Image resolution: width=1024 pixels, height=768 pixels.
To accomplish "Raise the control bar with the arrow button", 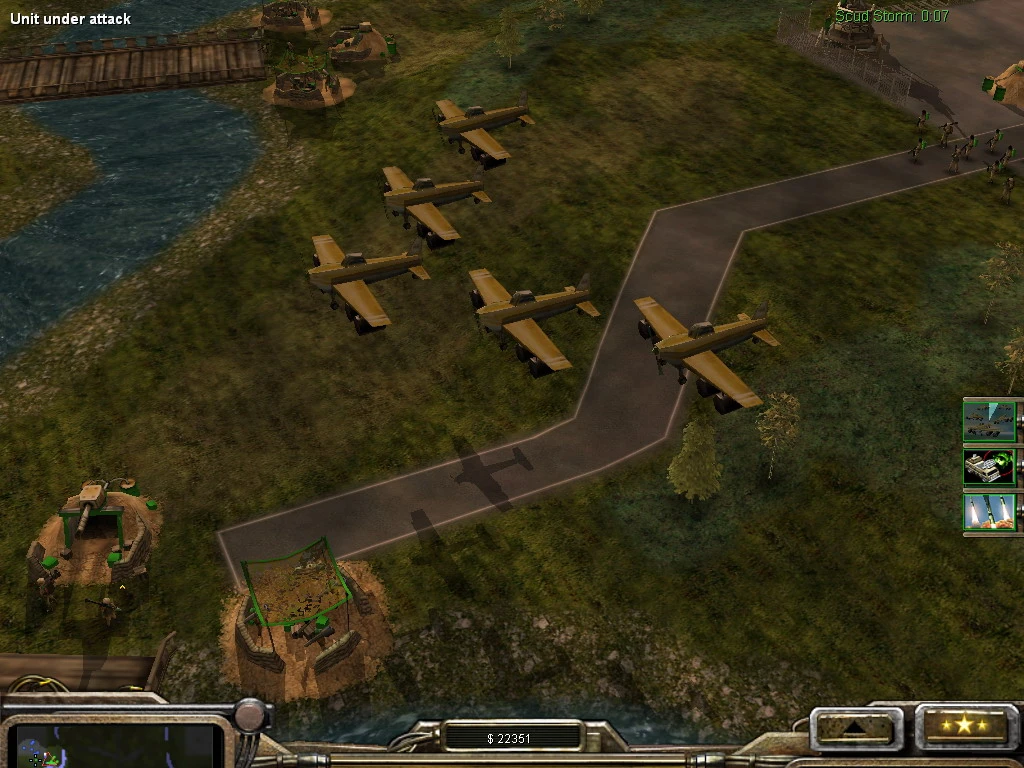I will (855, 727).
